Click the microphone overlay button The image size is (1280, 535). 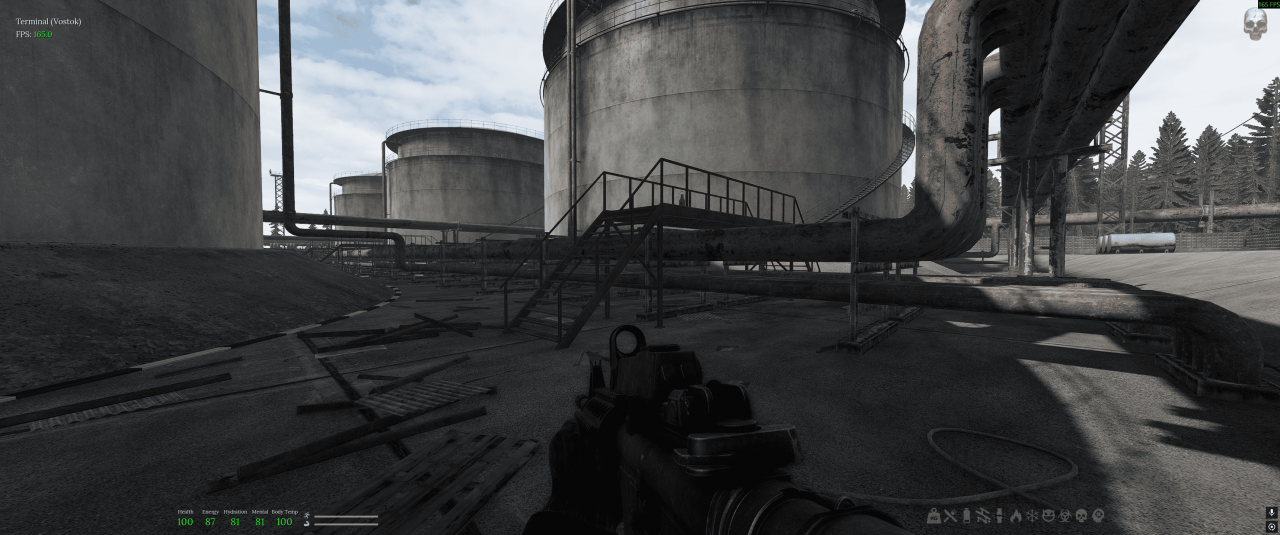click(1271, 513)
